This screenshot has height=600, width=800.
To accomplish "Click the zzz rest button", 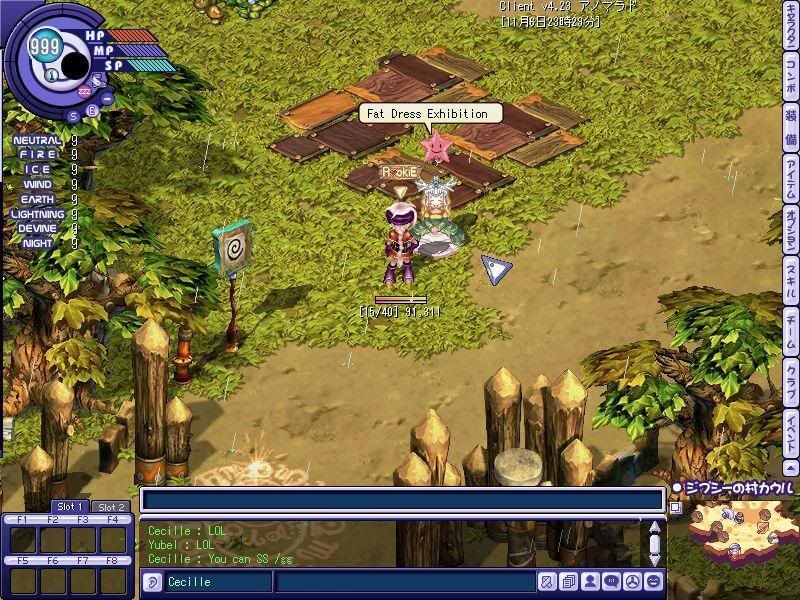I will pos(85,91).
